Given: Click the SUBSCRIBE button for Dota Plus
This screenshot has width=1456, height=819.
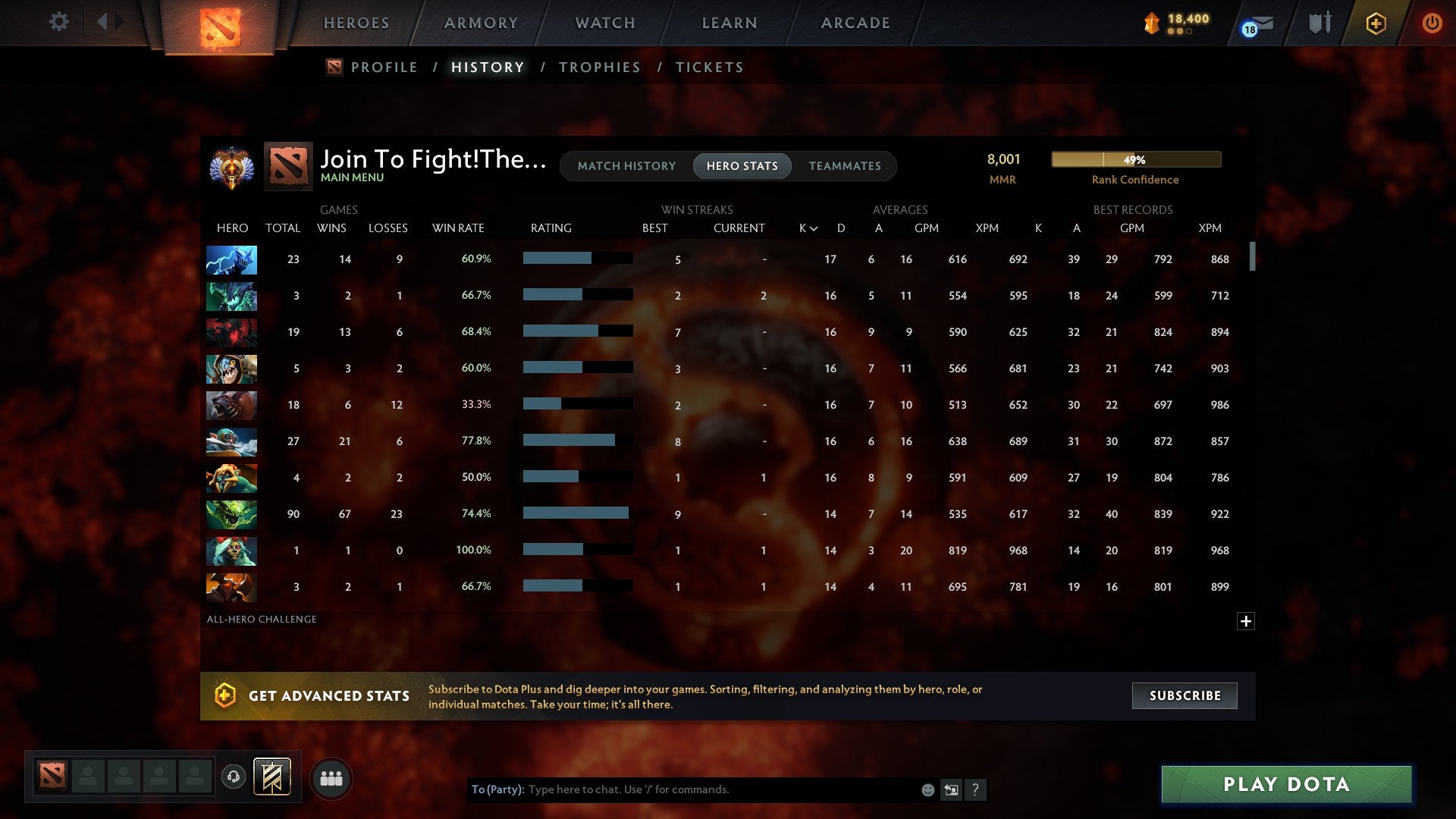Looking at the screenshot, I should tap(1184, 695).
